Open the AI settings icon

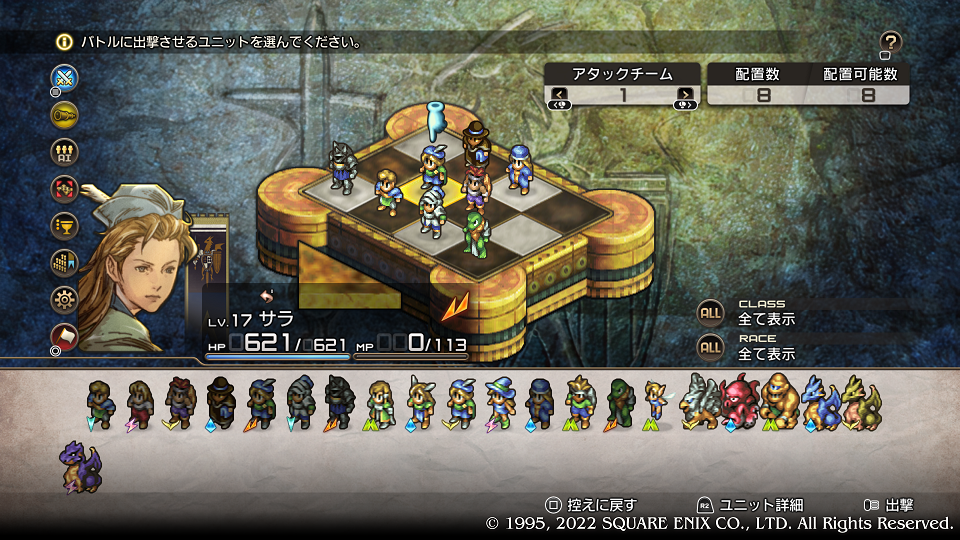[x=65, y=151]
